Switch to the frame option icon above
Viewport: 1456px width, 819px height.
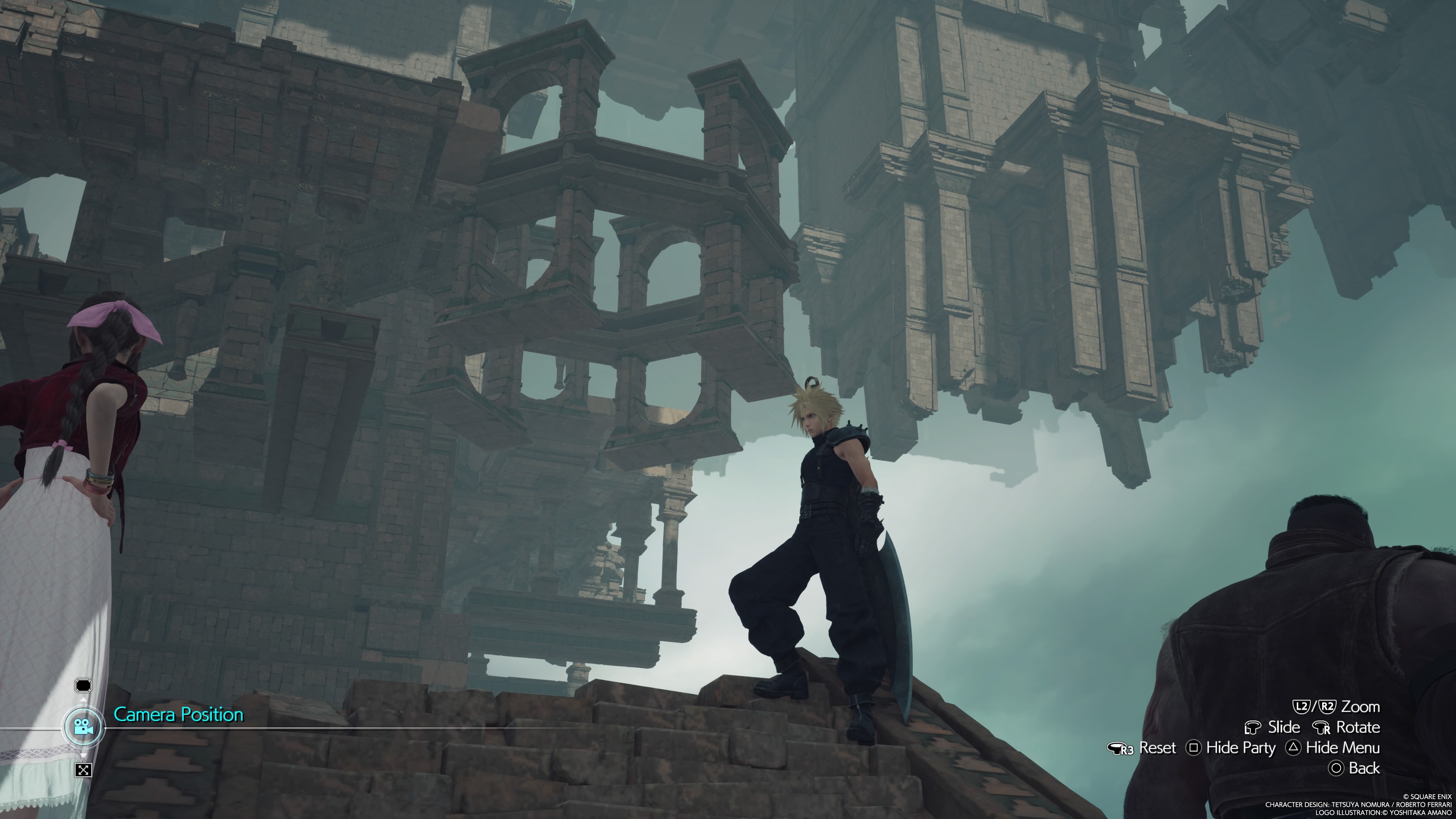click(x=83, y=686)
